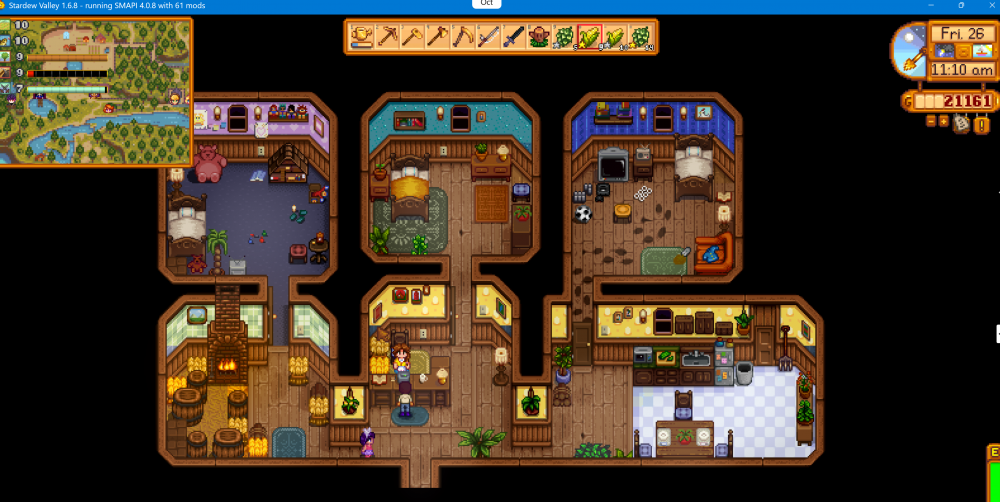Choose the hoe toolbar slot
Screen dimensions: 1000x502
click(412, 38)
